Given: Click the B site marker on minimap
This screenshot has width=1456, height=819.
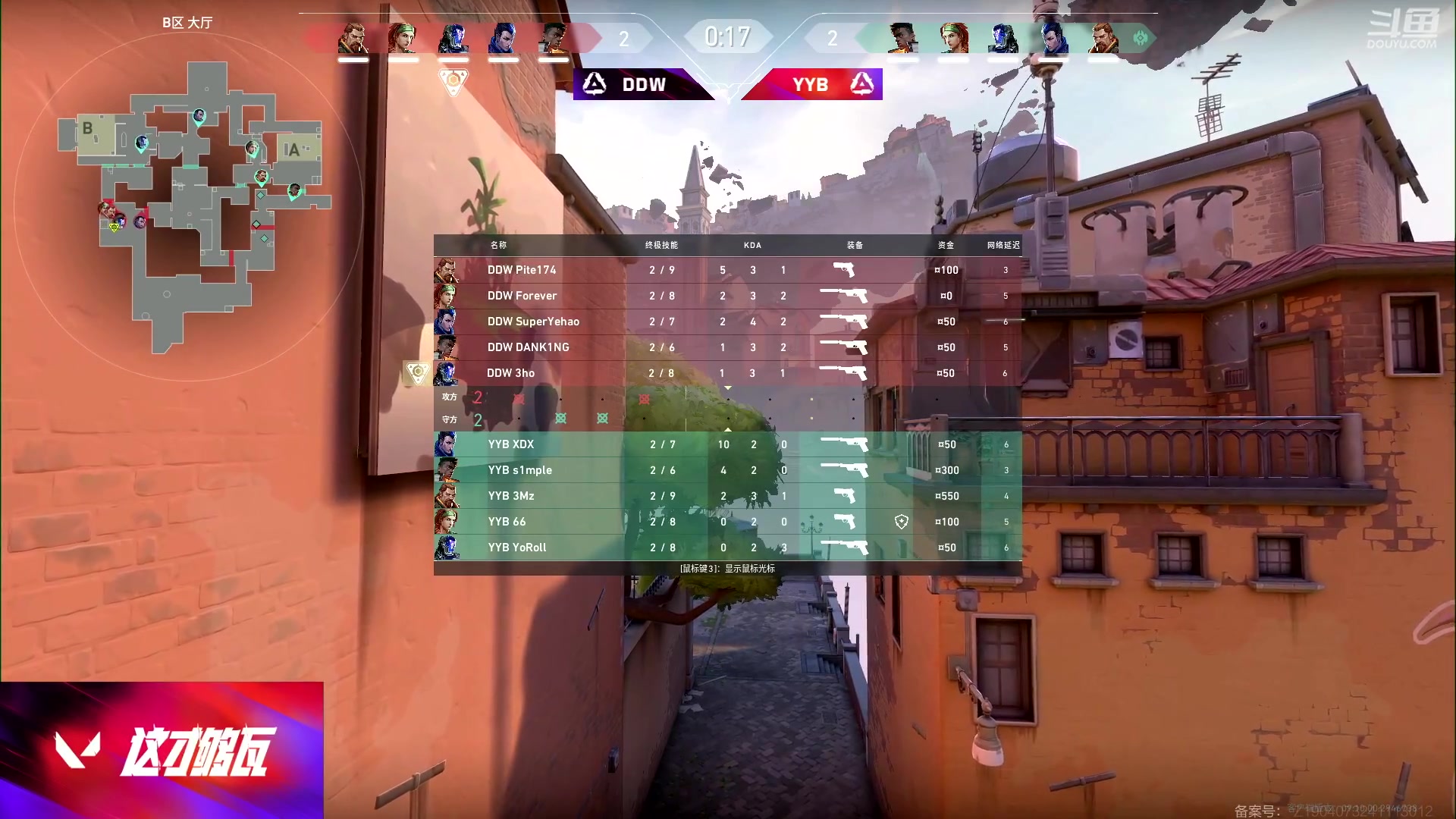Looking at the screenshot, I should (x=88, y=129).
